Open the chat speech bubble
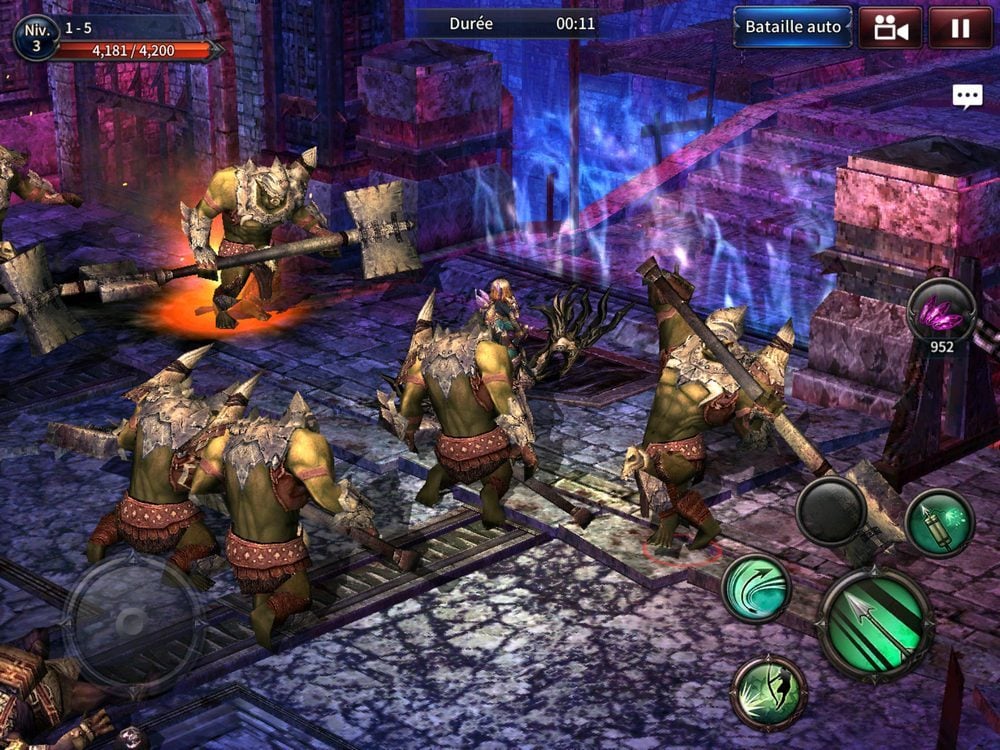The width and height of the screenshot is (1000, 750). [967, 96]
